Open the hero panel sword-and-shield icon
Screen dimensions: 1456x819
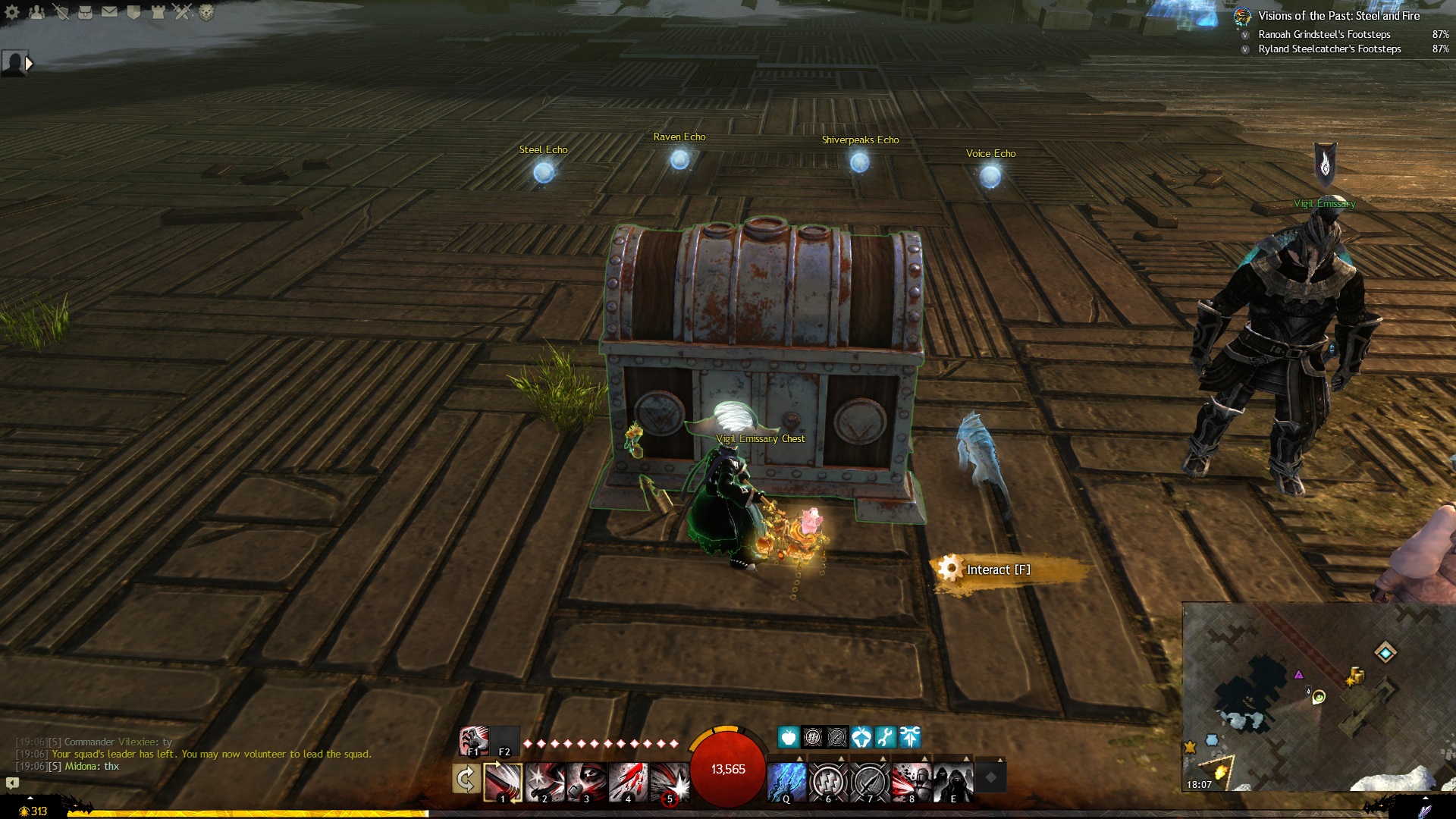coord(61,12)
